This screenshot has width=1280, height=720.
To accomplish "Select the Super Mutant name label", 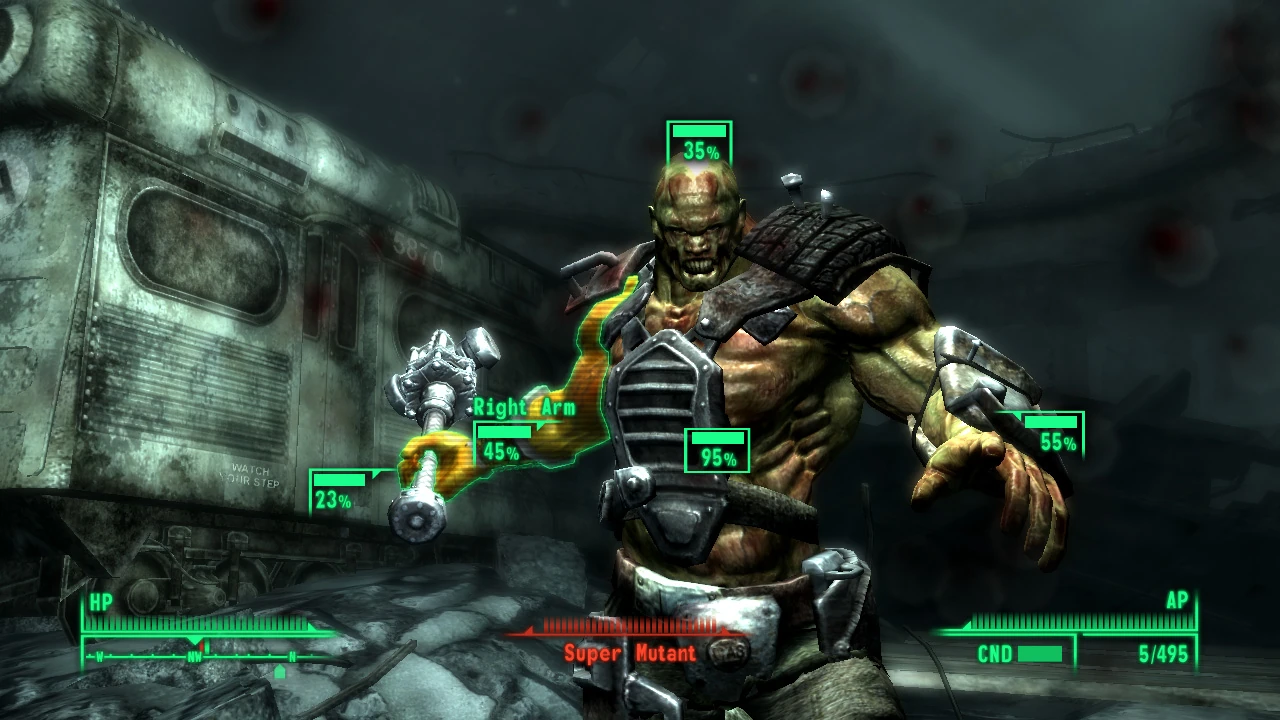I will [x=631, y=654].
